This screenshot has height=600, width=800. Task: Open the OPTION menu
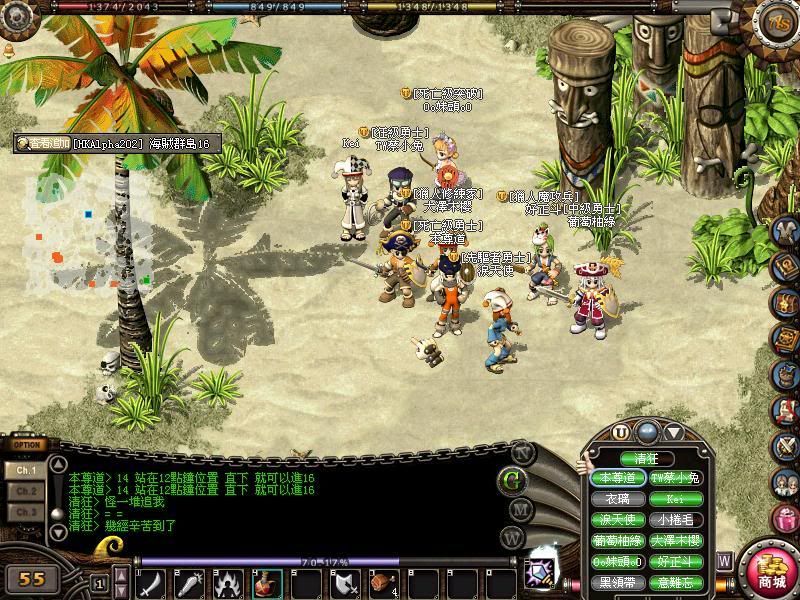27,446
